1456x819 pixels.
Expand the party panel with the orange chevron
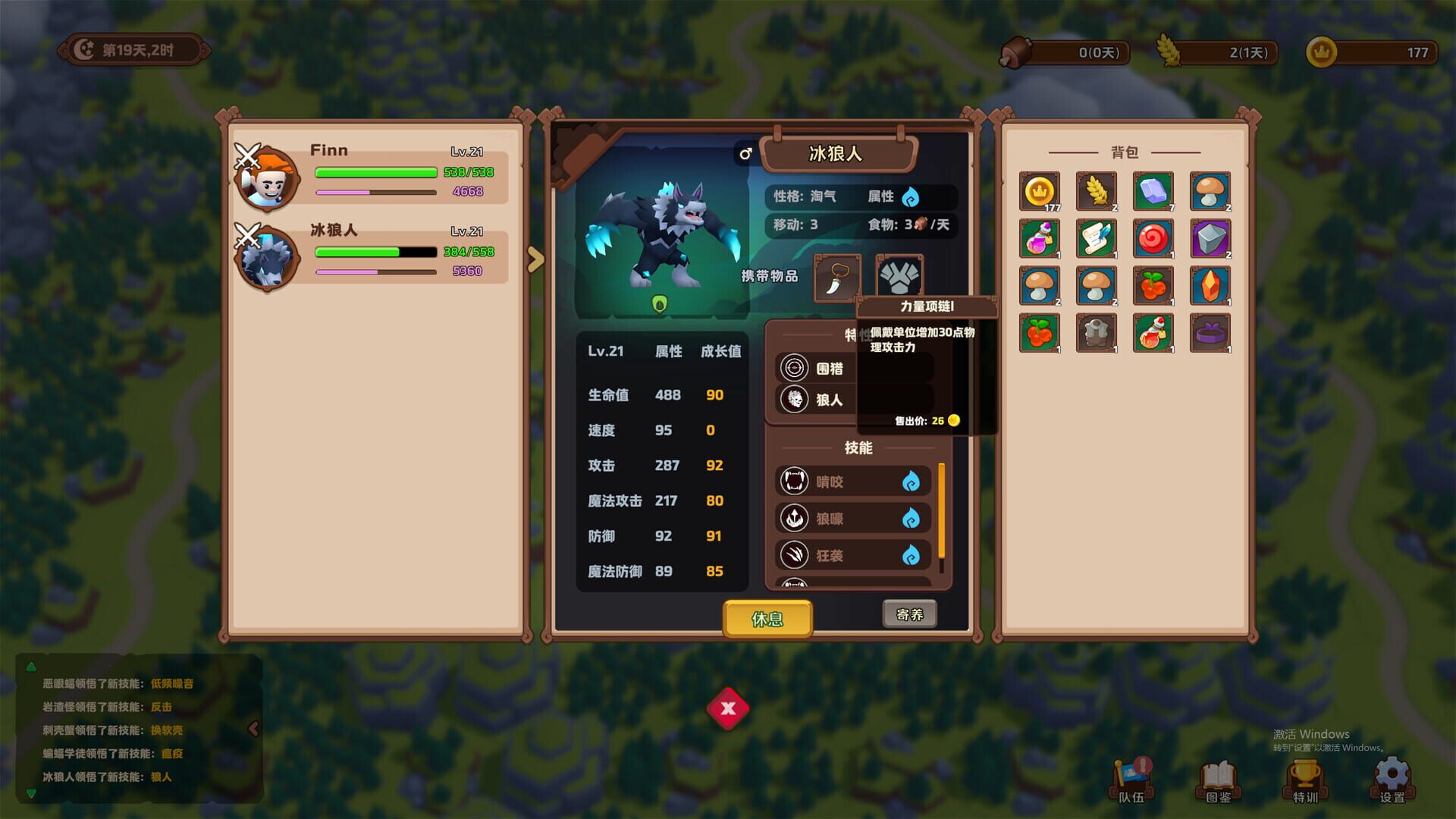pos(537,259)
